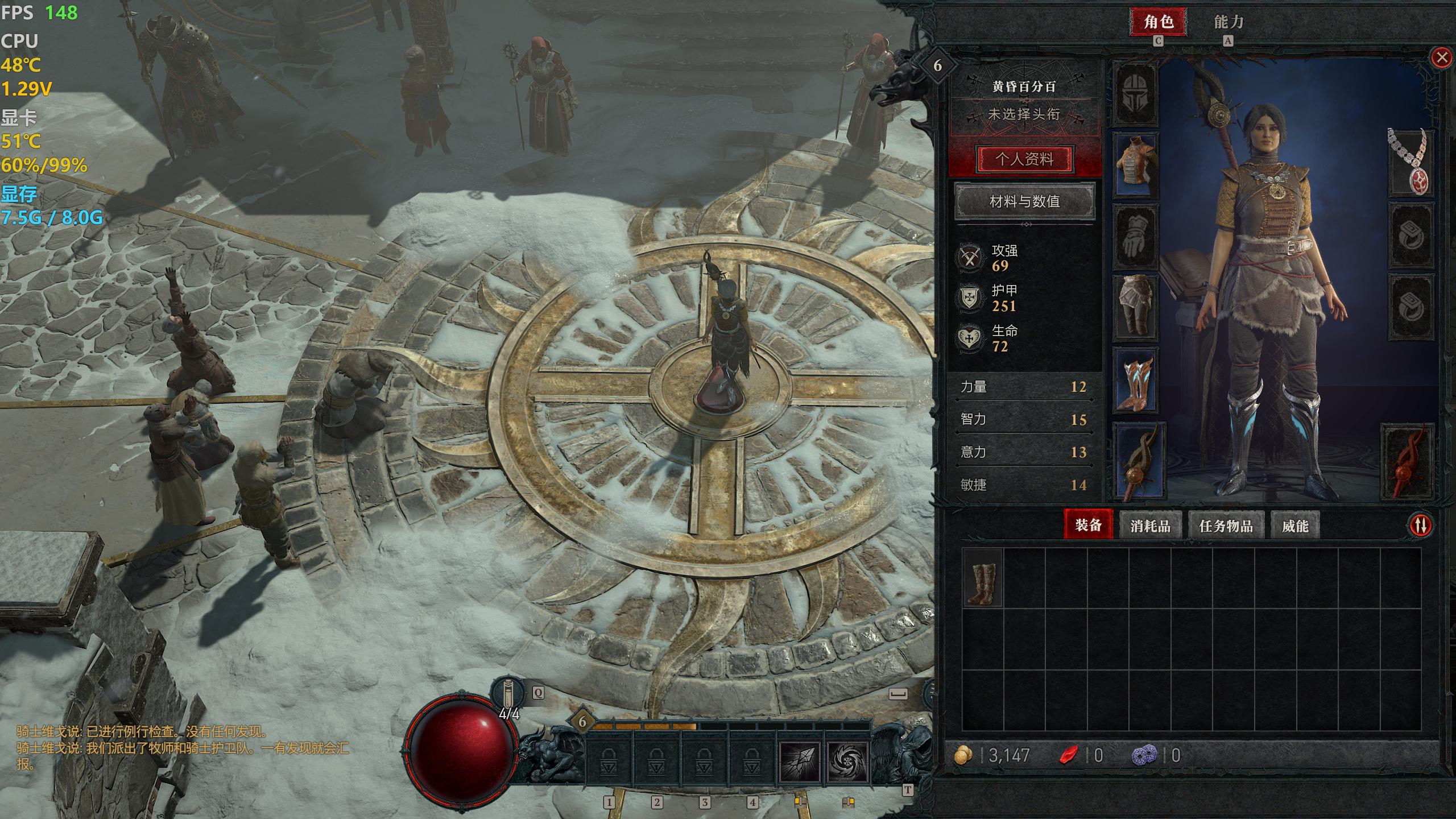Click the inventory sort arrows button
Screen dimensions: 1456x819
tap(1420, 525)
